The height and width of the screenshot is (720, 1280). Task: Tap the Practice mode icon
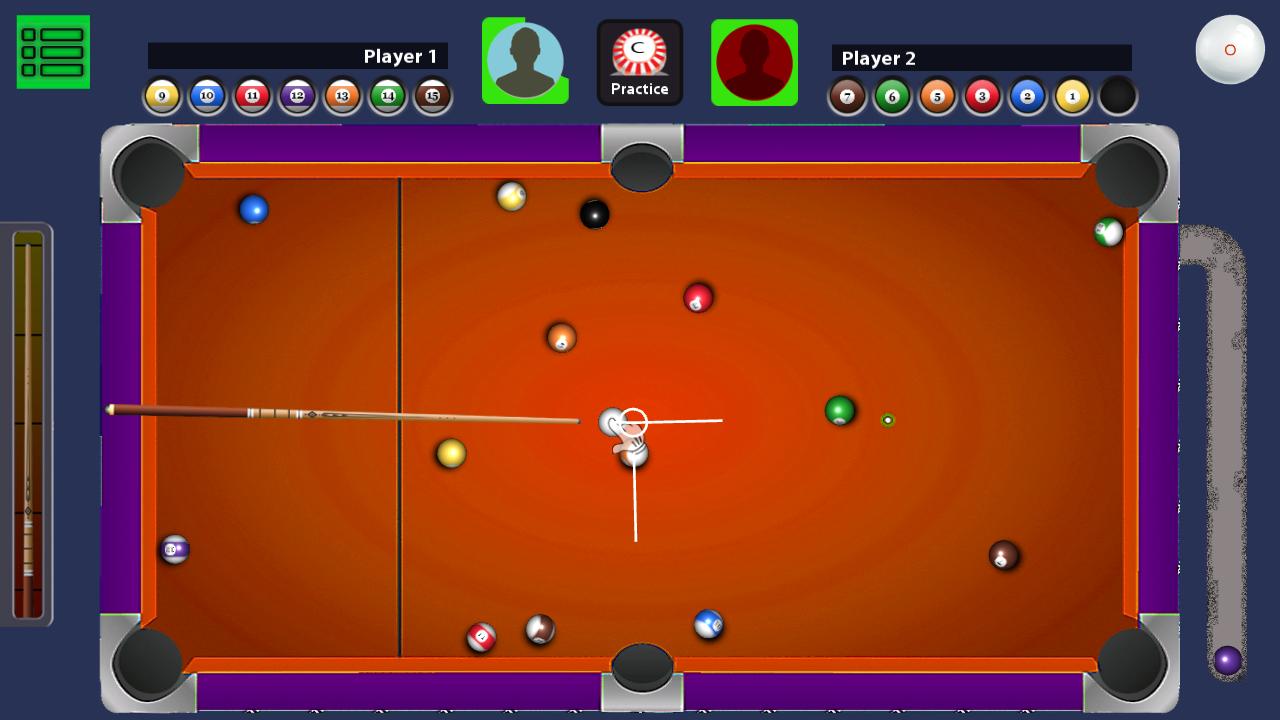tap(640, 60)
